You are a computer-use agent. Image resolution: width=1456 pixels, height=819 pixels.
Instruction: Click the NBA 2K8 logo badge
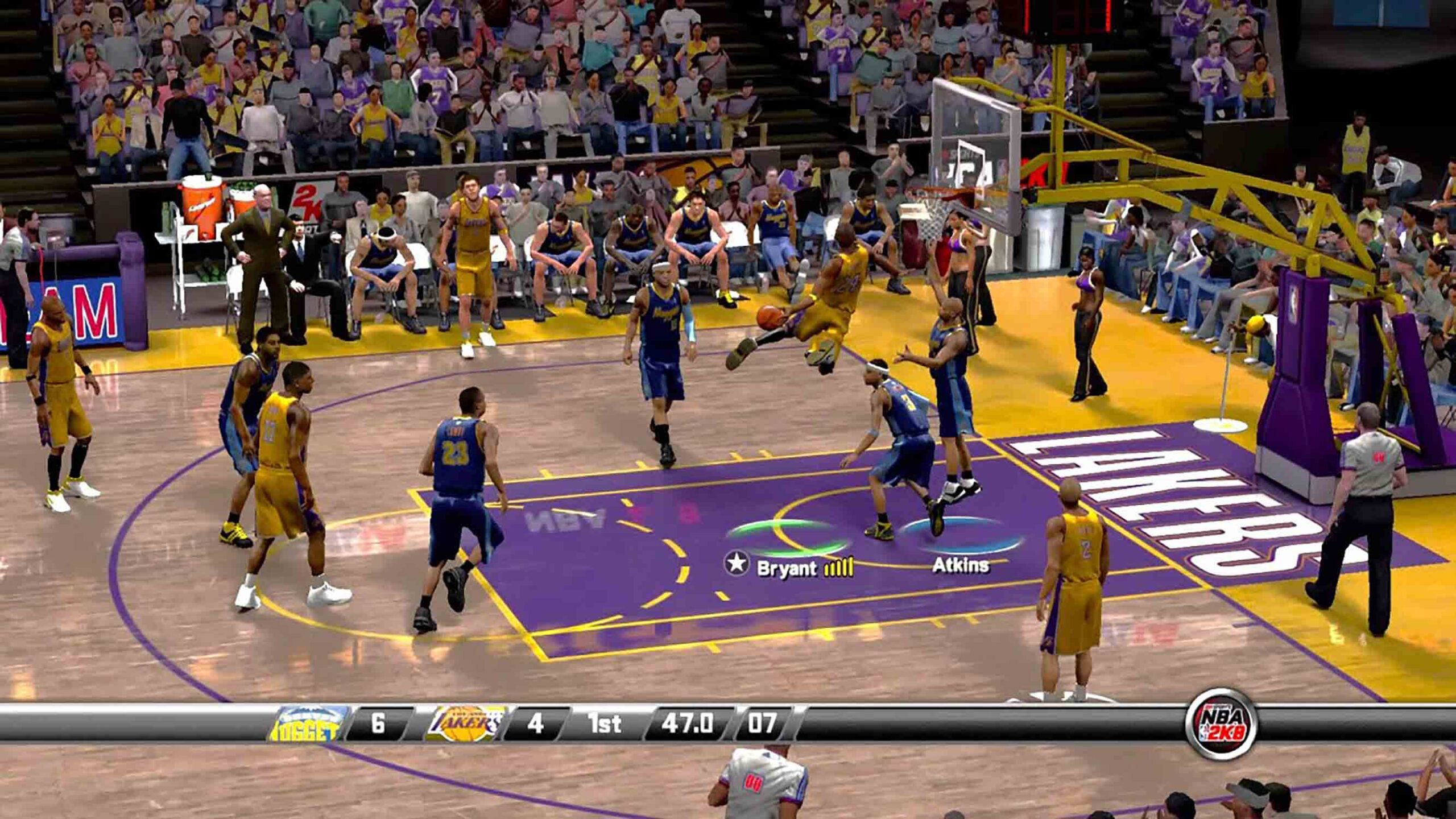click(x=1221, y=725)
